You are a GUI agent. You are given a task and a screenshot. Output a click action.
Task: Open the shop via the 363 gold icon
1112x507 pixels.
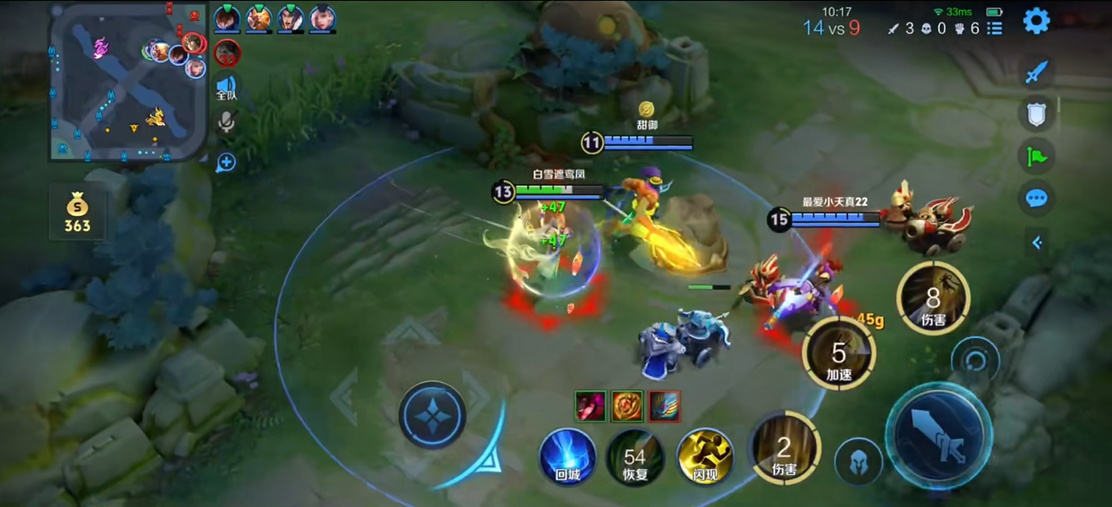(x=77, y=212)
